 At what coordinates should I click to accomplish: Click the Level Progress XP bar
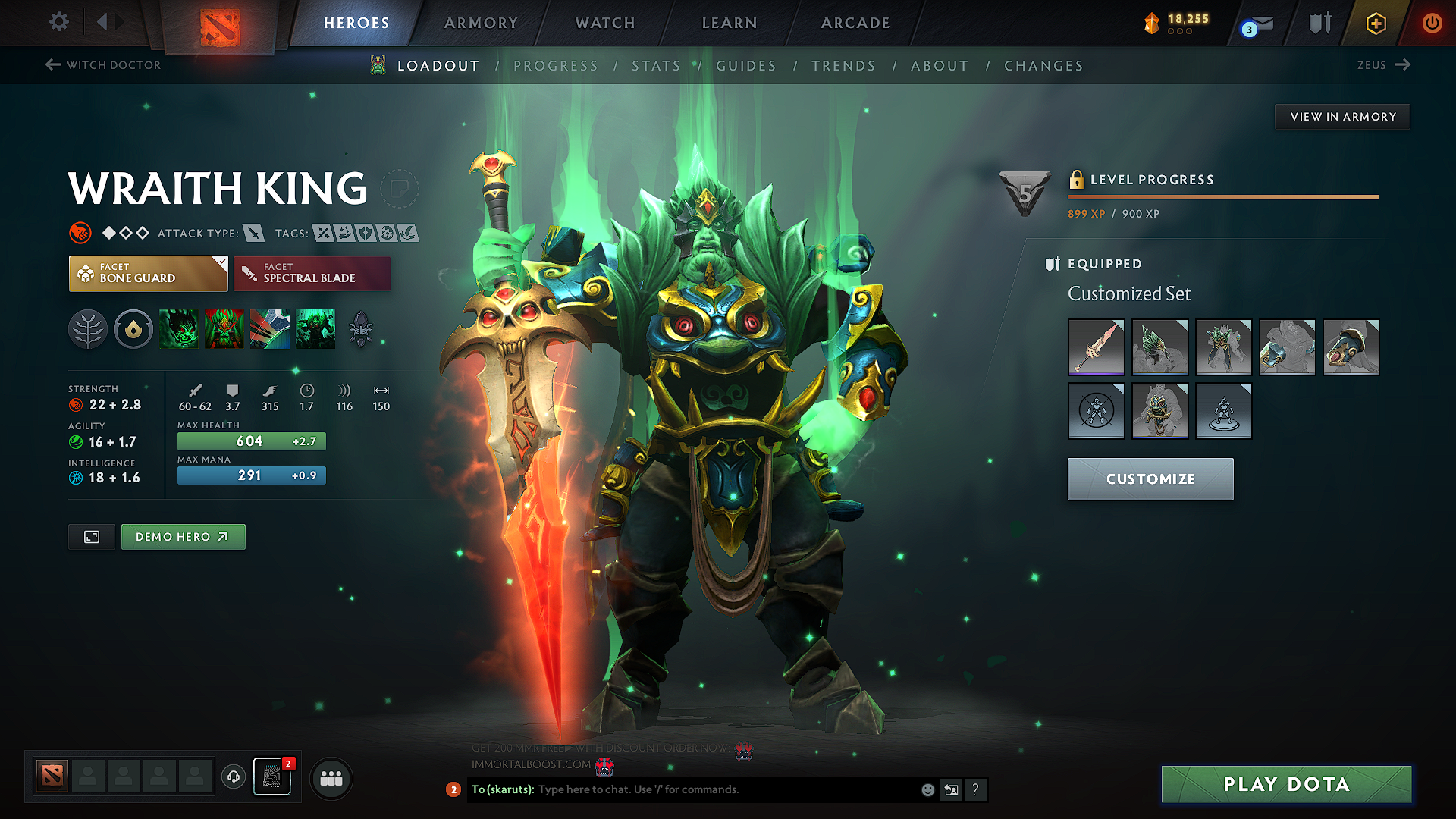(1222, 196)
